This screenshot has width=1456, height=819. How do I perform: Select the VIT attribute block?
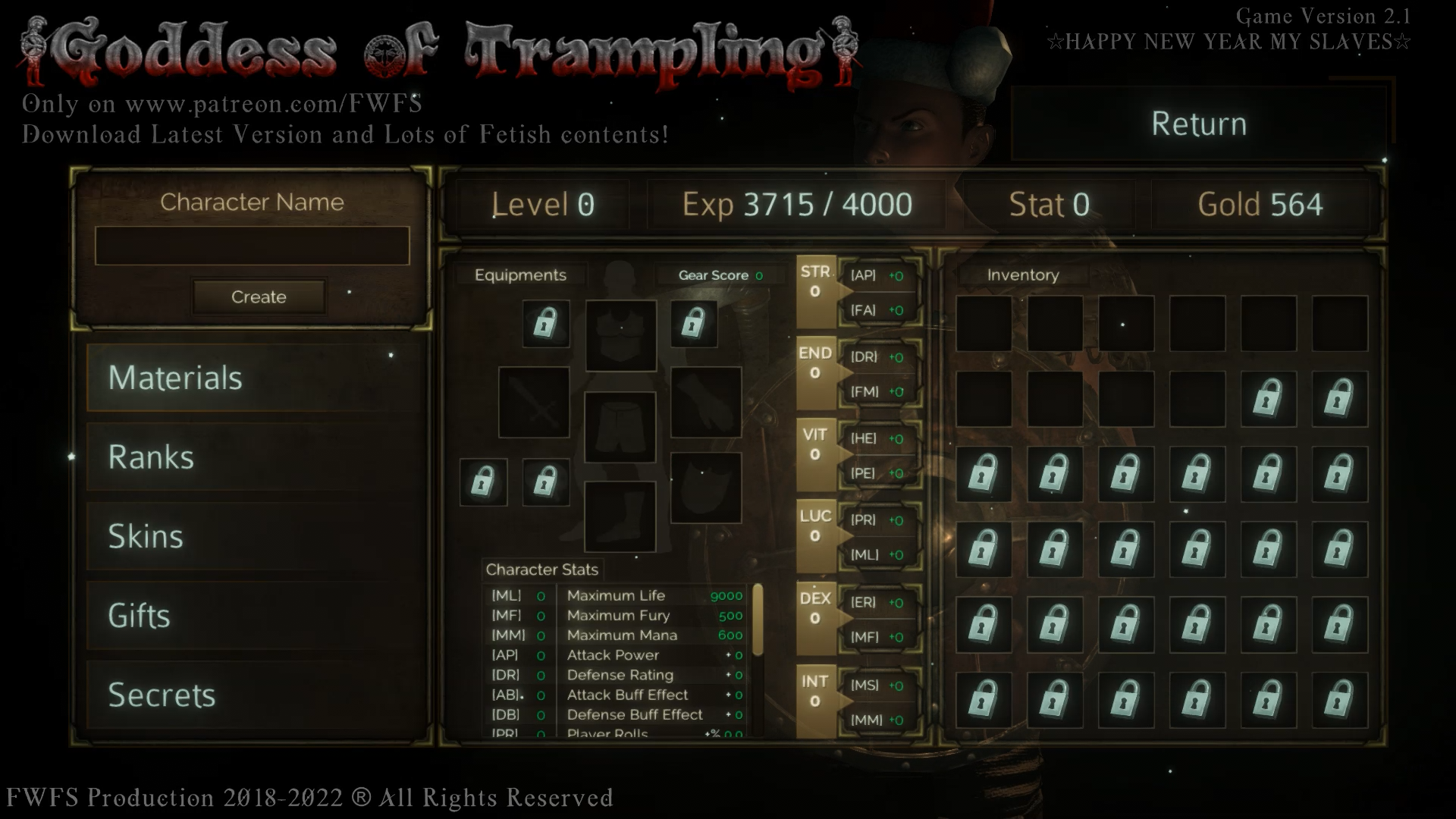pos(815,453)
